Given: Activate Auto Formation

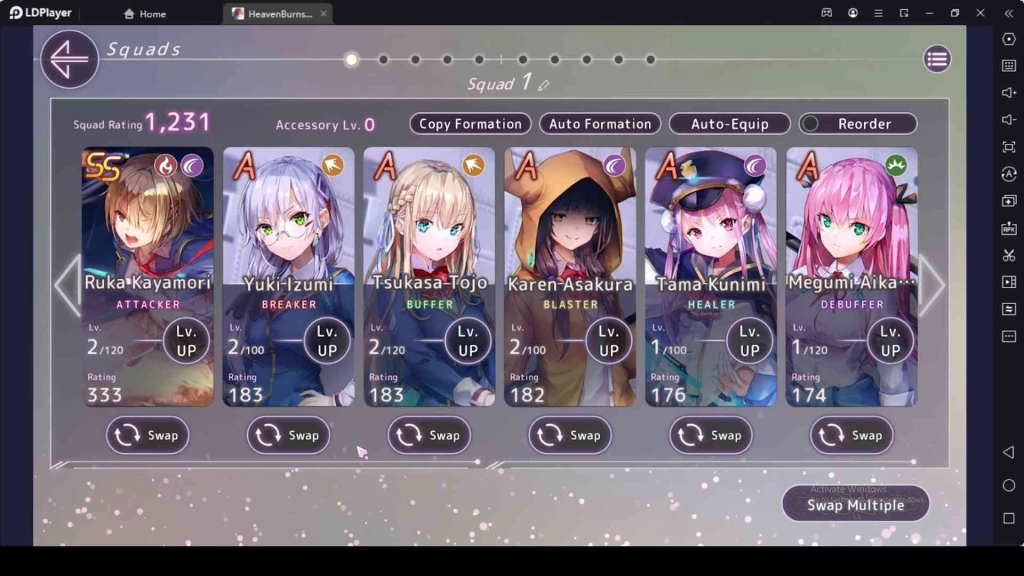Looking at the screenshot, I should (600, 124).
